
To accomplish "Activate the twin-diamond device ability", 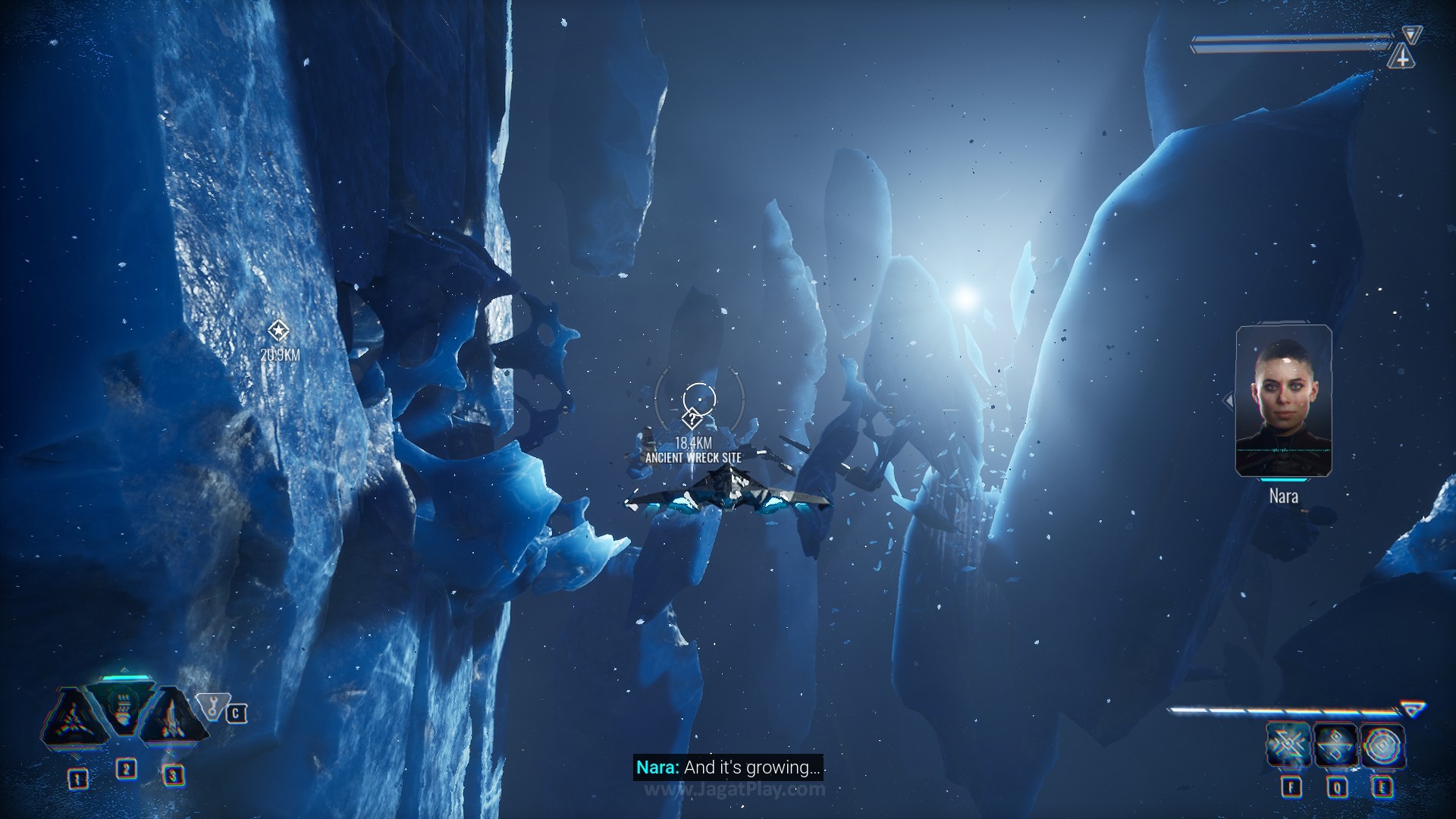I will (1335, 745).
